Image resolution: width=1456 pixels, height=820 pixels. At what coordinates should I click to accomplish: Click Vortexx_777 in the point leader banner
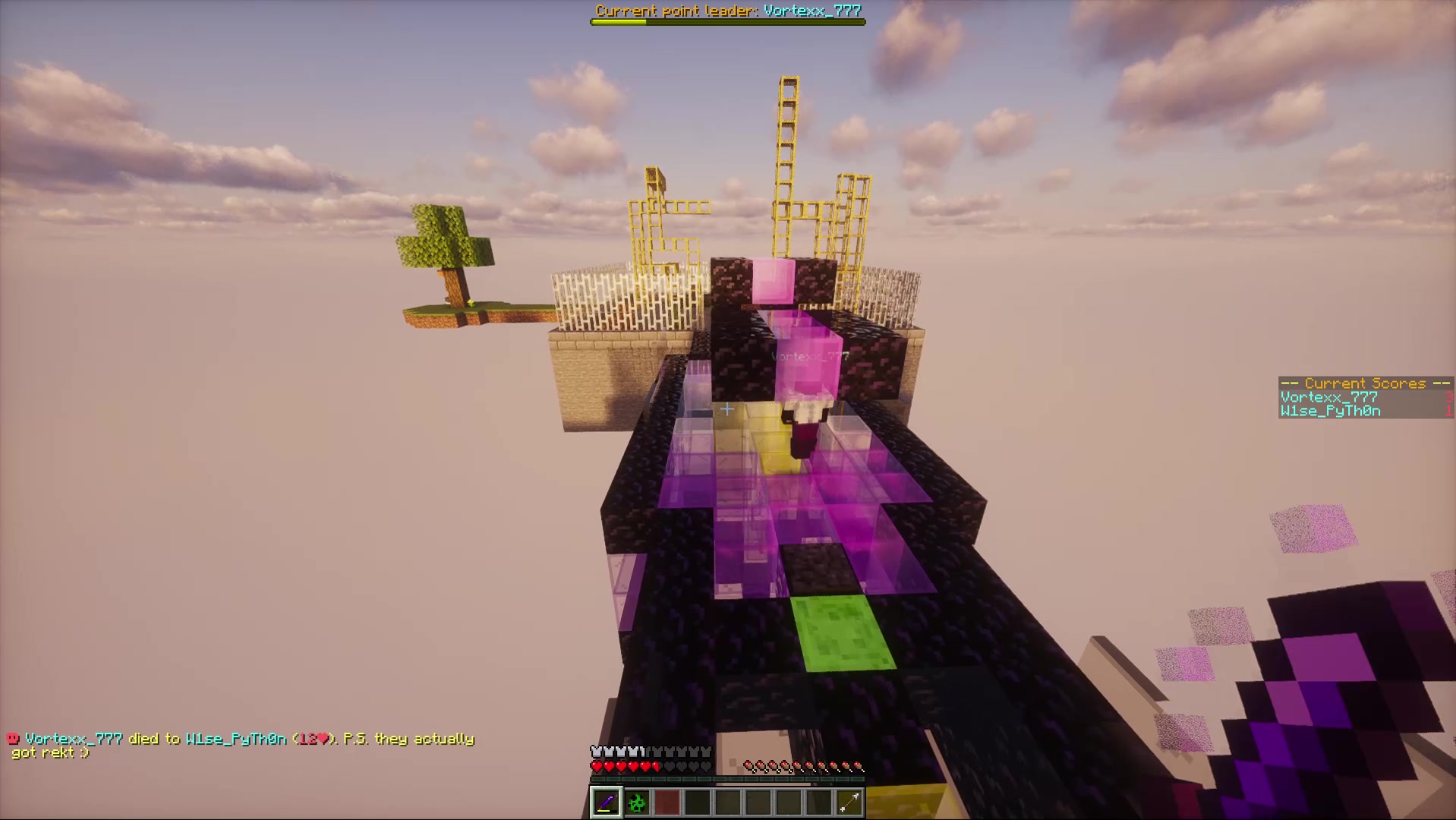(813, 11)
